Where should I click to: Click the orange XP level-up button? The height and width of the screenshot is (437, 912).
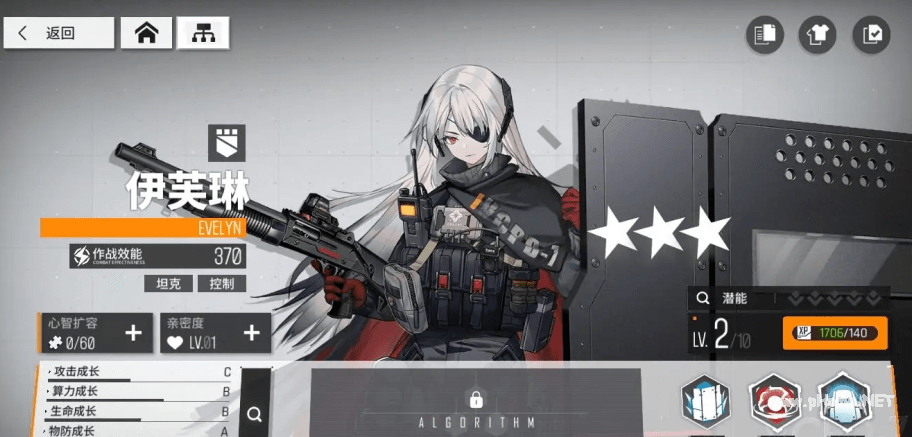pyautogui.click(x=836, y=332)
